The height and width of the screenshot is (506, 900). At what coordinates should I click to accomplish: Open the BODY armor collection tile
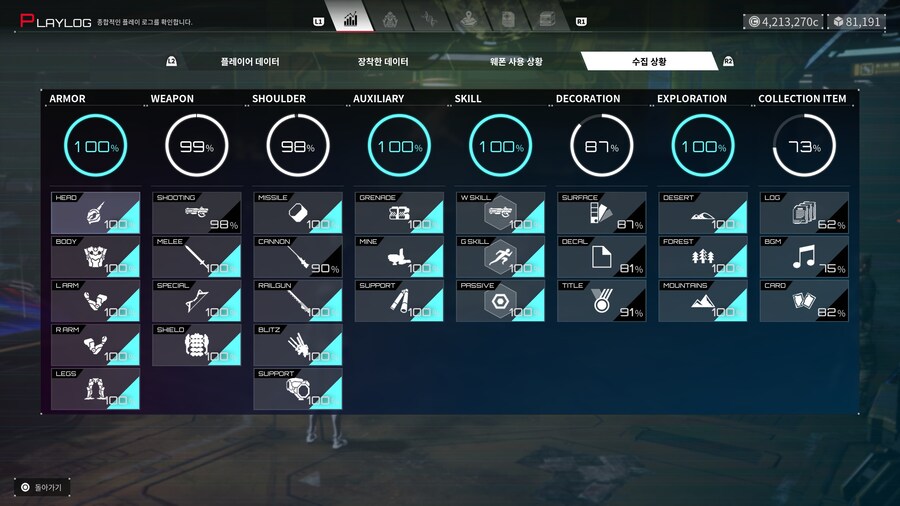95,257
